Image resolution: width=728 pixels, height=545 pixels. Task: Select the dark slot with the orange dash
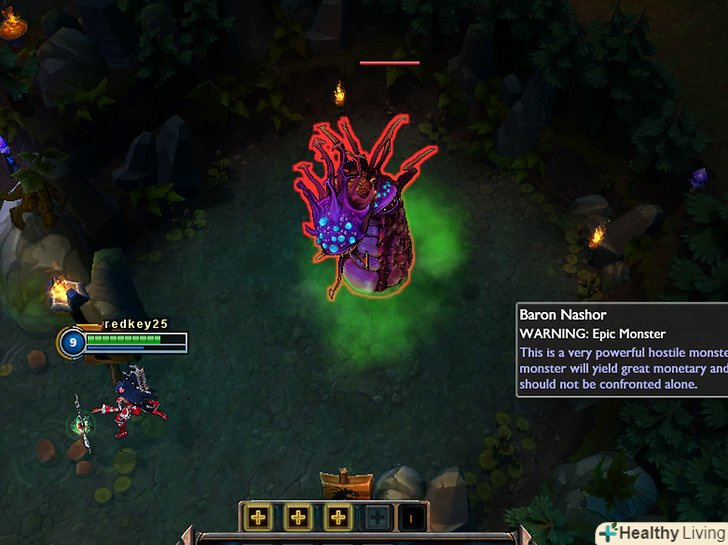412,517
